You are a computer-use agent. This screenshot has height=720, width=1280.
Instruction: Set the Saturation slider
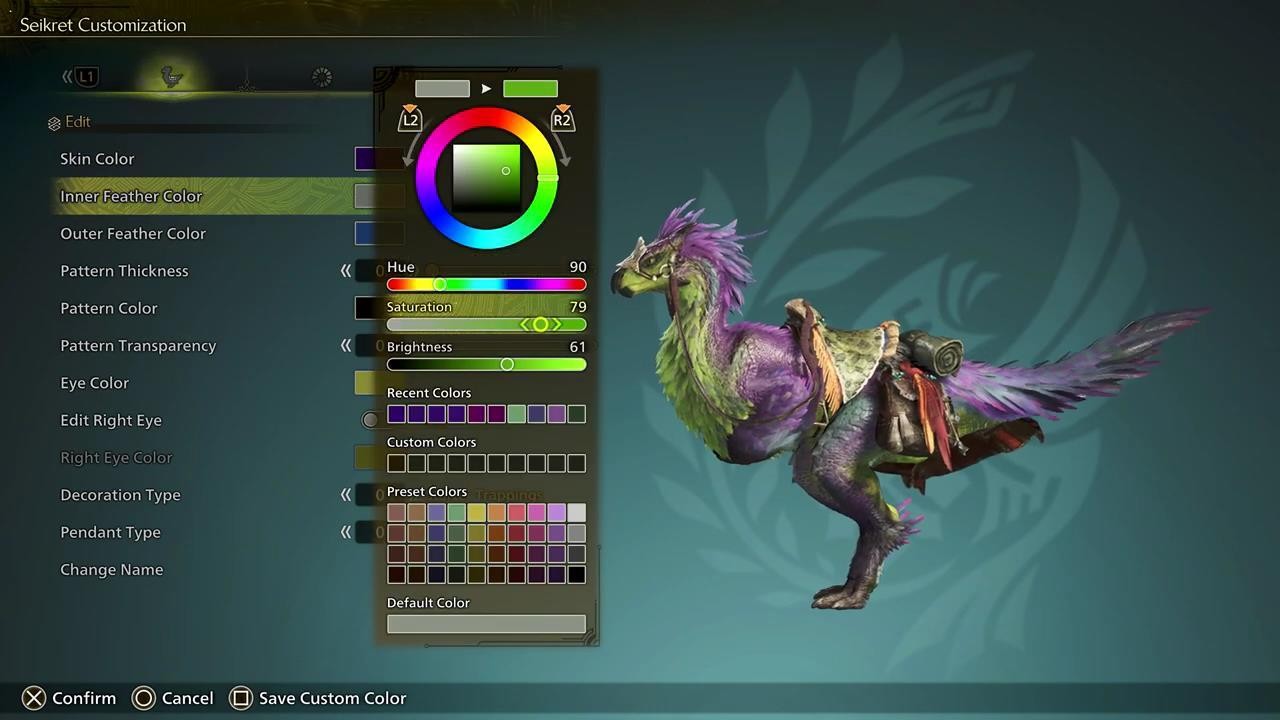click(x=540, y=325)
